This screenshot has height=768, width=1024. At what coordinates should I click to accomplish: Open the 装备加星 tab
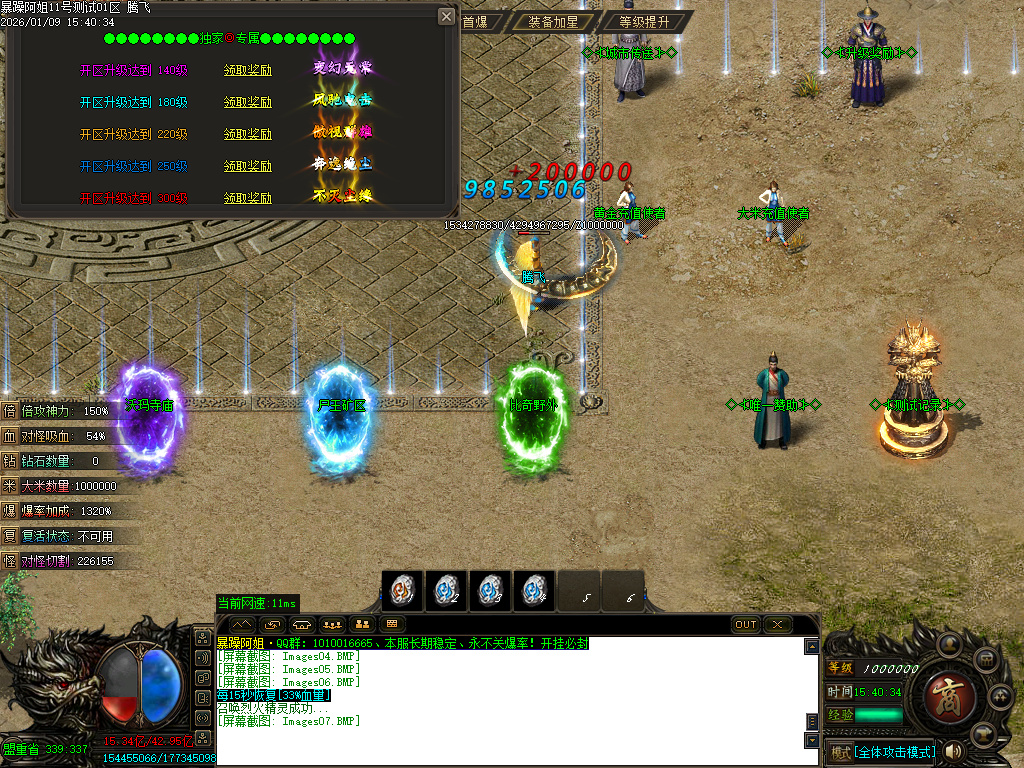pos(553,21)
